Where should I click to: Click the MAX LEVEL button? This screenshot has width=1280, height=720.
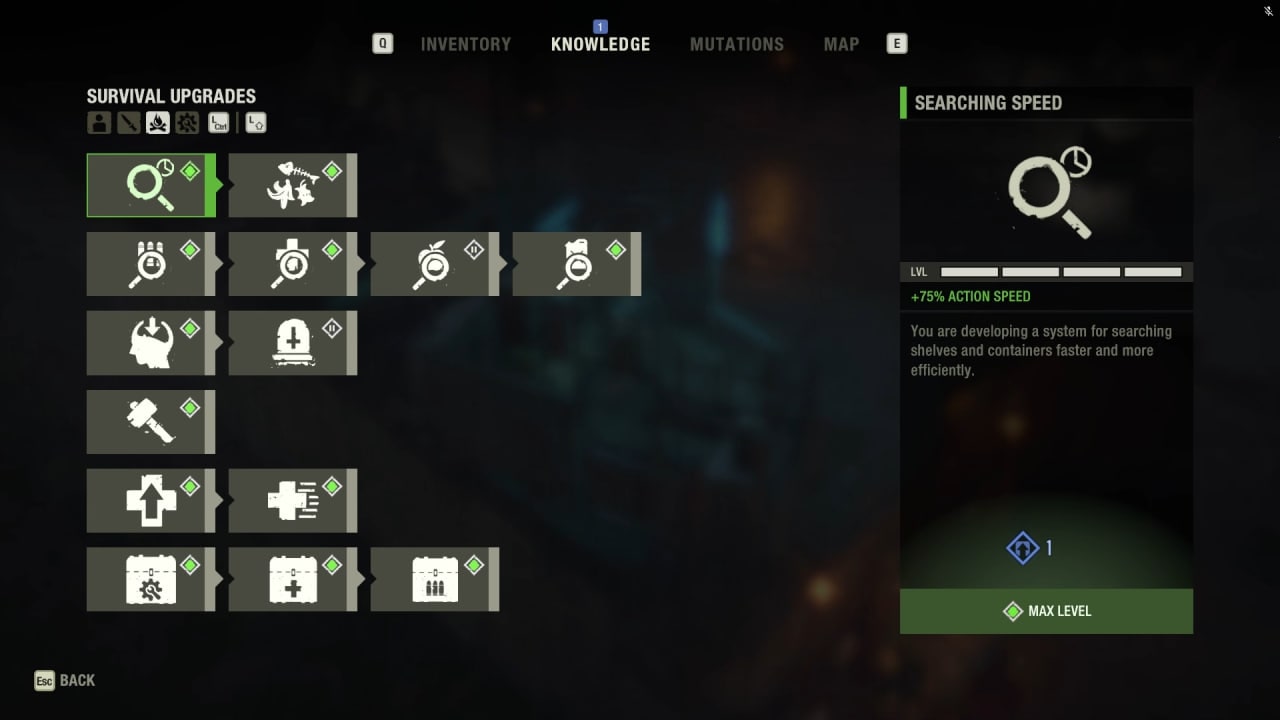(1046, 611)
